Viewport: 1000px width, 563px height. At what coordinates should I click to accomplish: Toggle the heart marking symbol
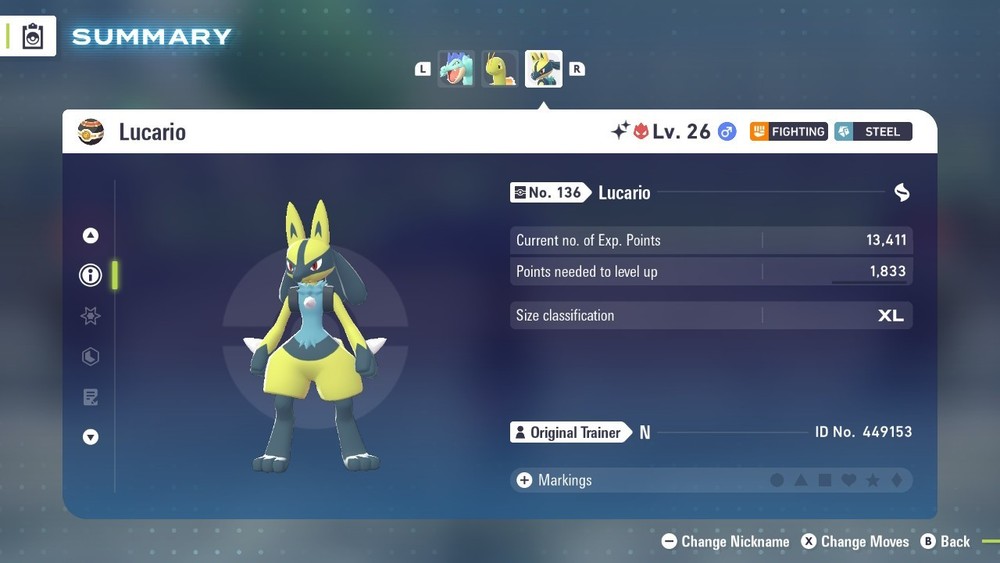pyautogui.click(x=849, y=481)
